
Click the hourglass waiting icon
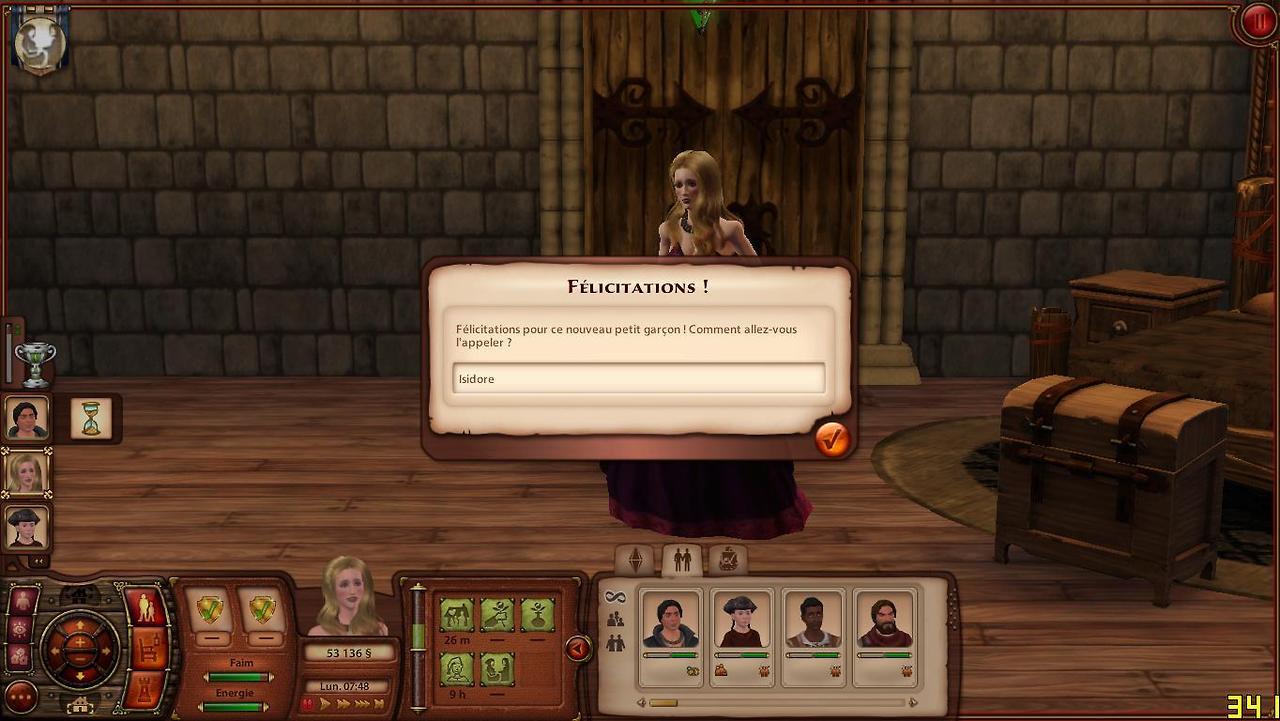tap(91, 418)
